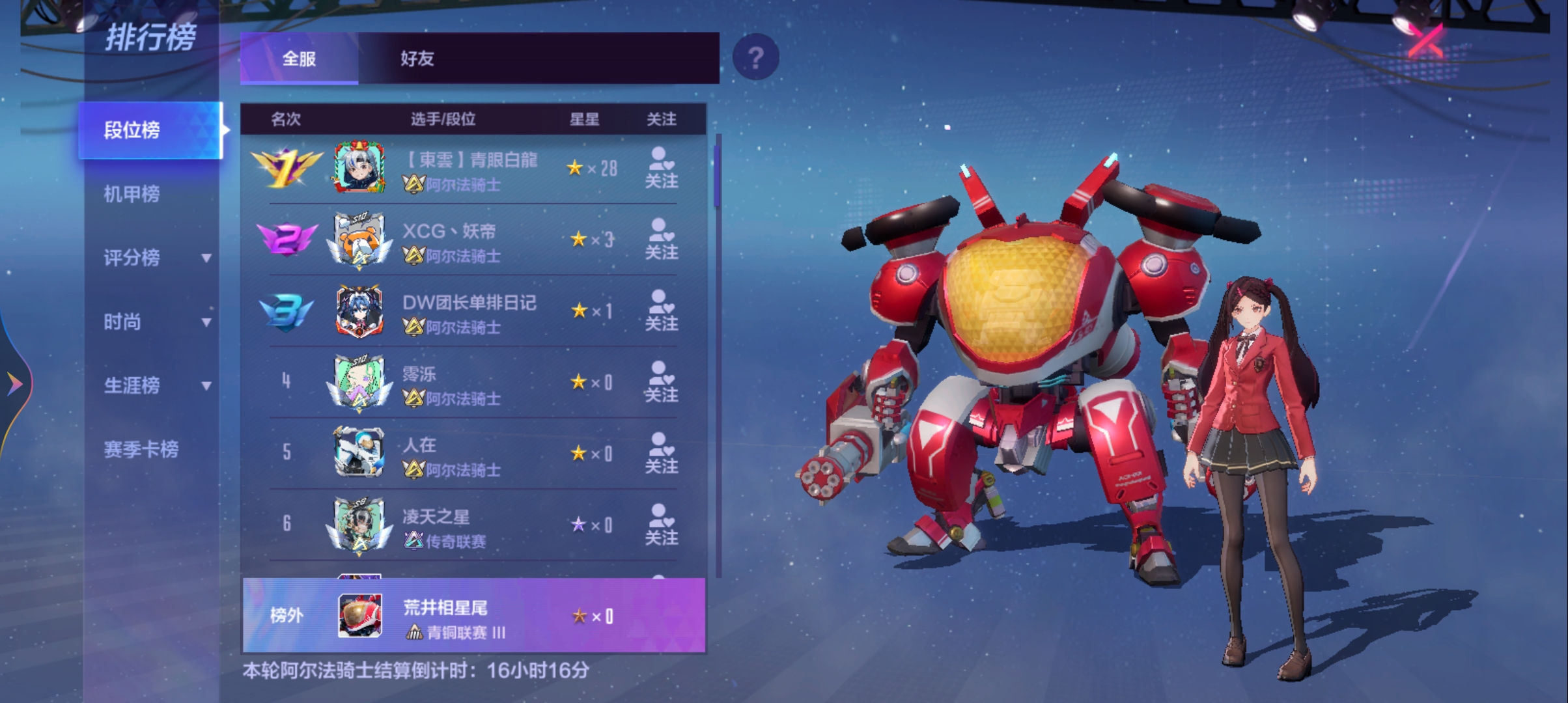Choose the 段位榜 rank leaderboard
The width and height of the screenshot is (1568, 703).
(x=150, y=130)
